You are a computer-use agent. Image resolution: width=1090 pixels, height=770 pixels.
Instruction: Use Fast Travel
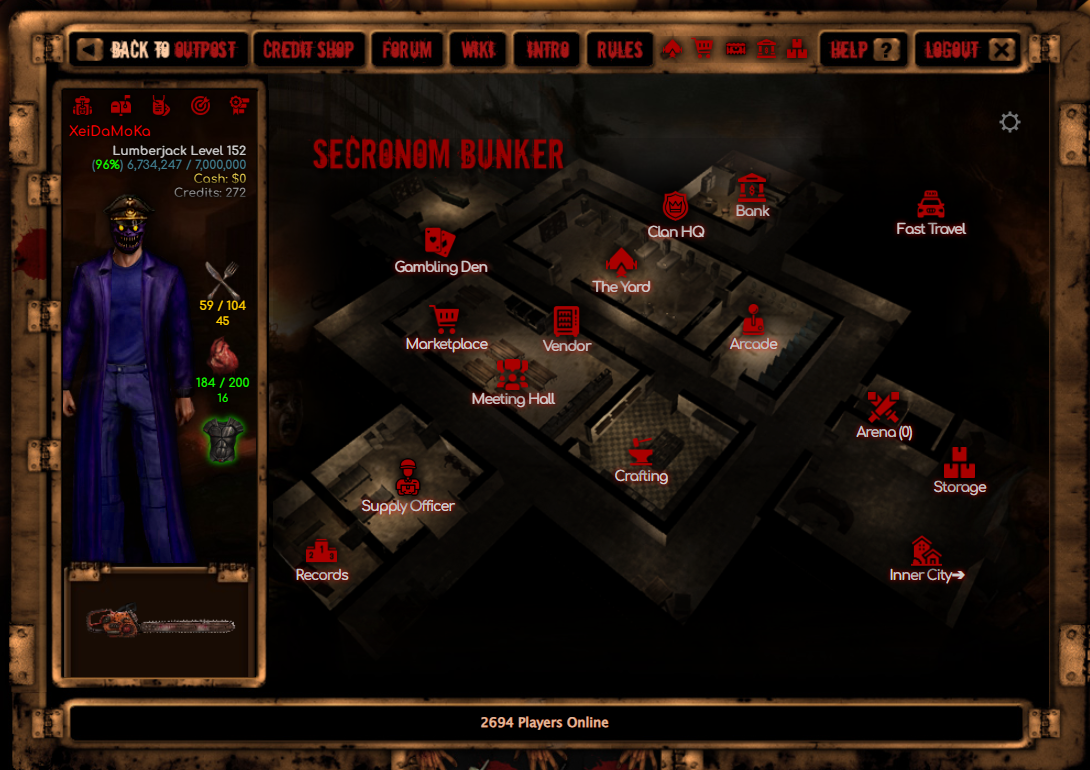tap(931, 214)
